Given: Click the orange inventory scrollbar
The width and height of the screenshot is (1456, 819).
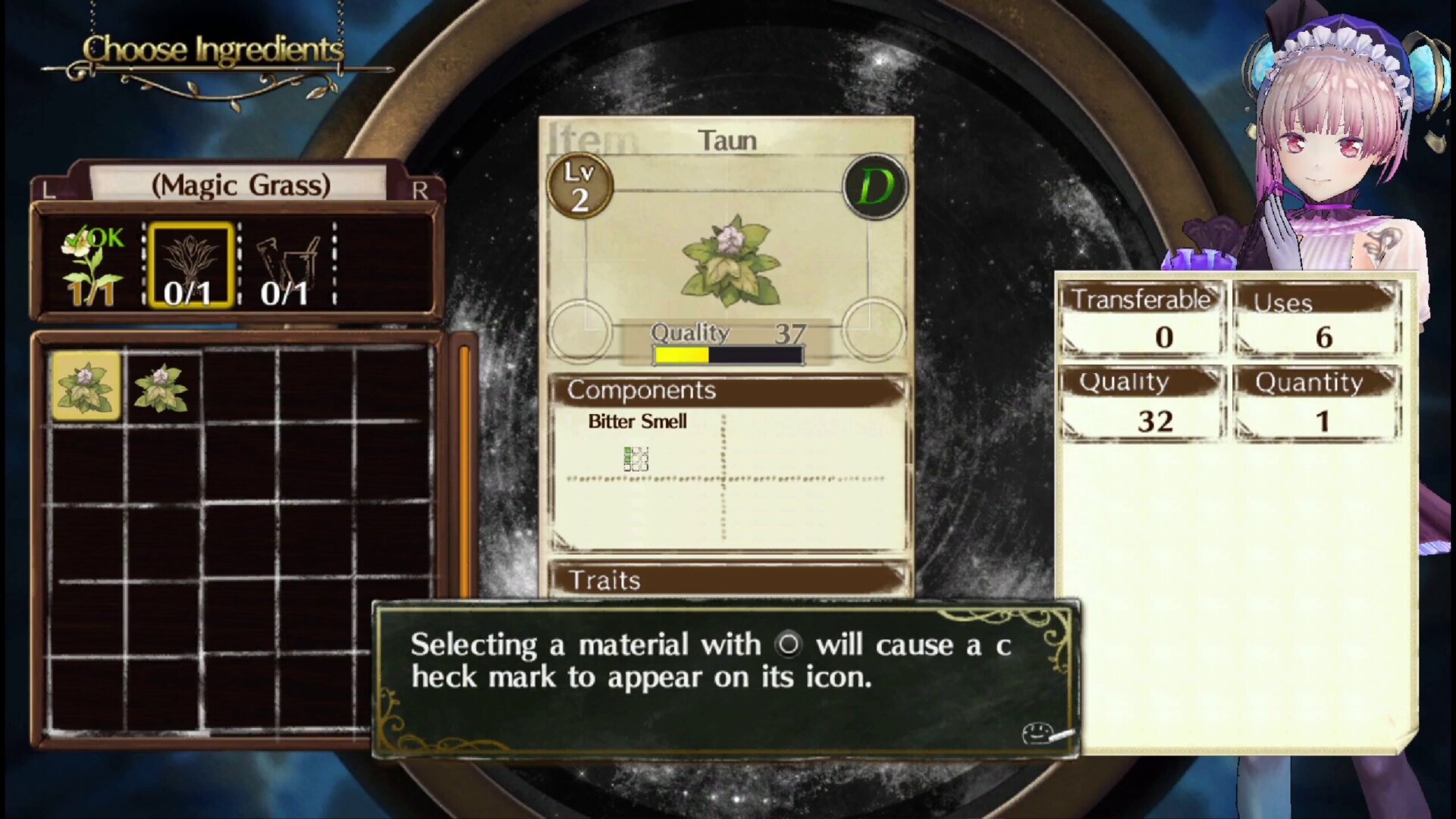Looking at the screenshot, I should [x=463, y=470].
